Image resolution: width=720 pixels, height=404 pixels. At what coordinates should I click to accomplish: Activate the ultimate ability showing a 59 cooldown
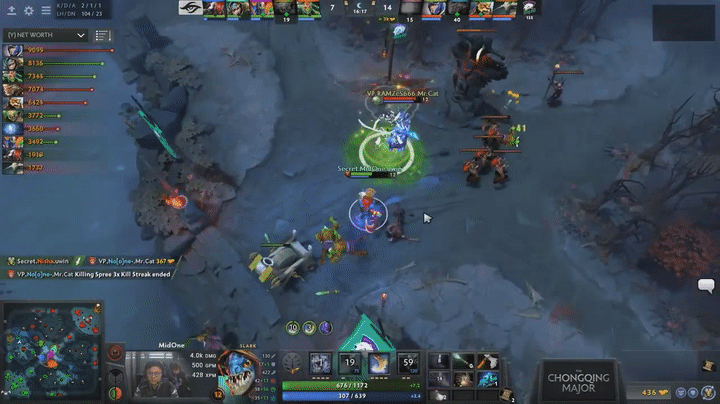click(408, 363)
